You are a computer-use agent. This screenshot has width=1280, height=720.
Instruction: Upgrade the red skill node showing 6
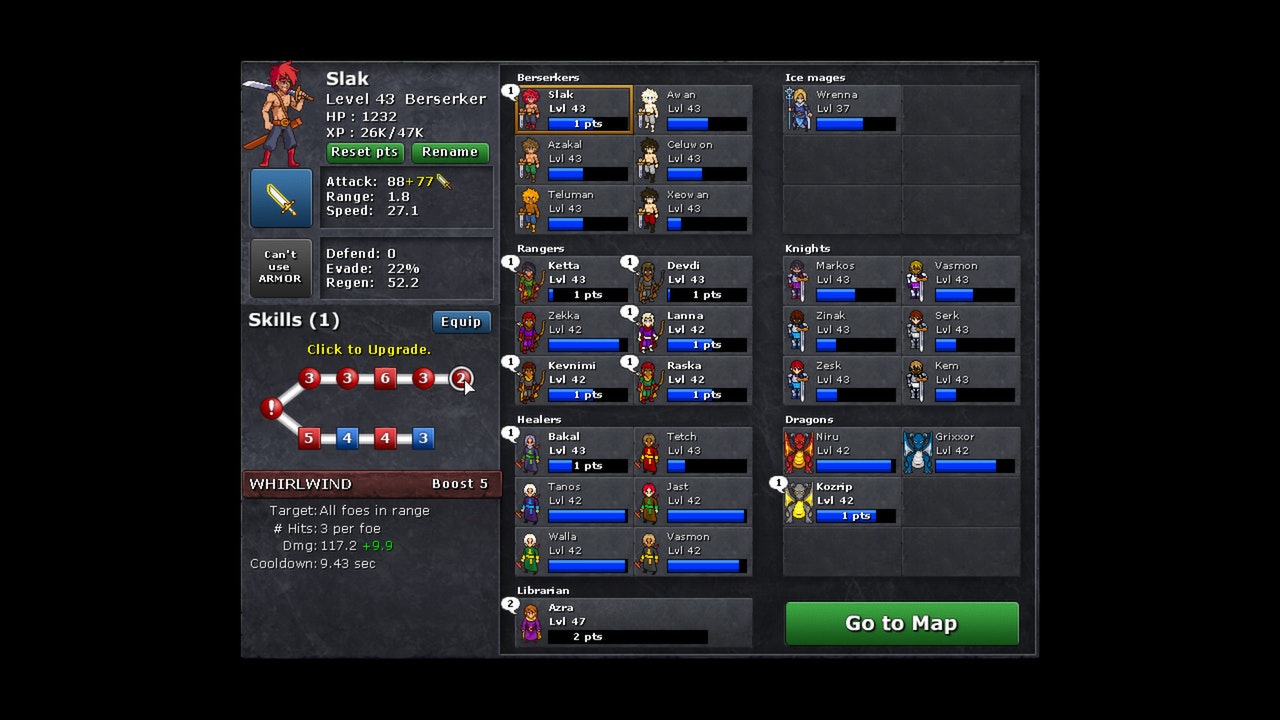tap(385, 378)
